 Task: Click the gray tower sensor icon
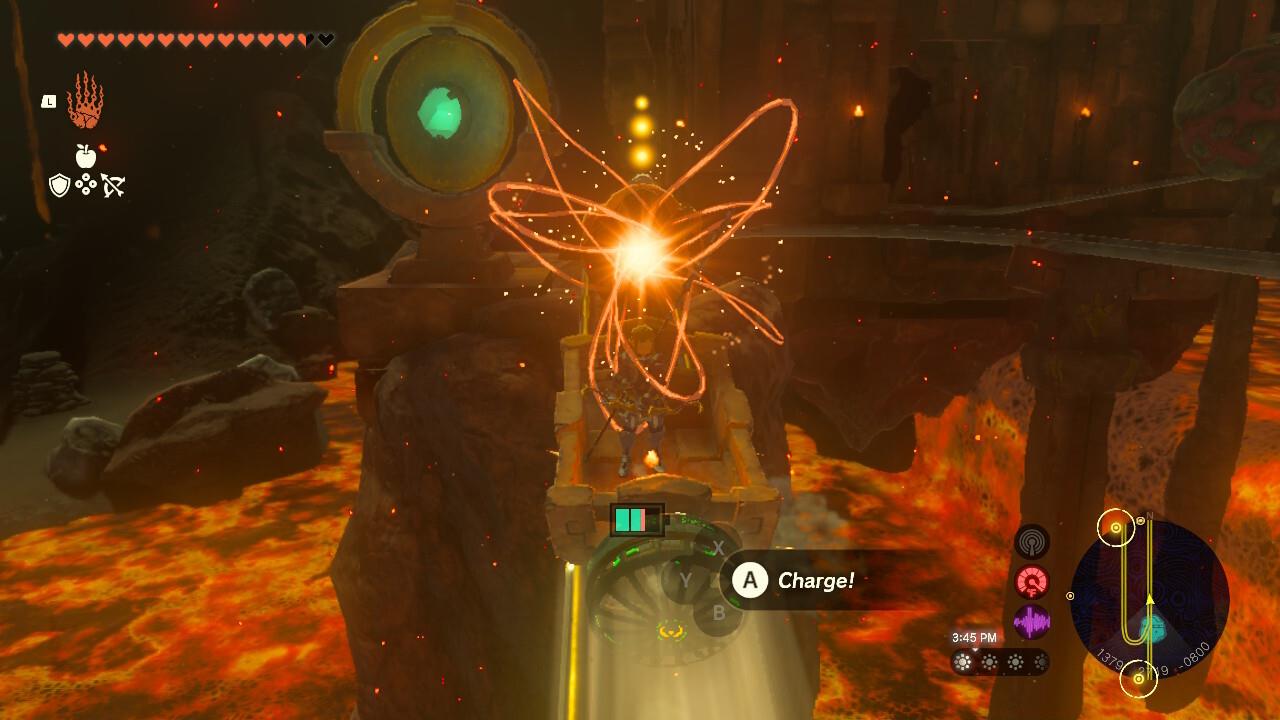1032,544
